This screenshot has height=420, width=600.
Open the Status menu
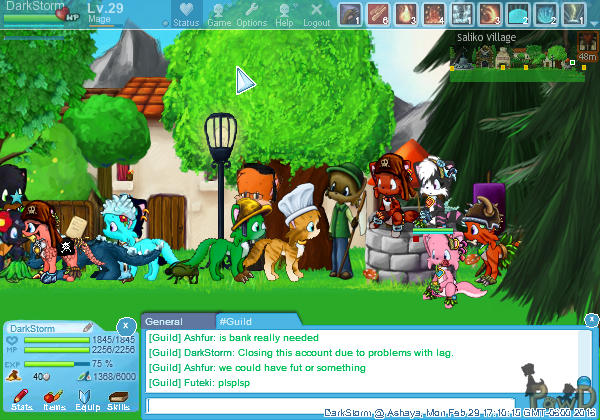186,15
